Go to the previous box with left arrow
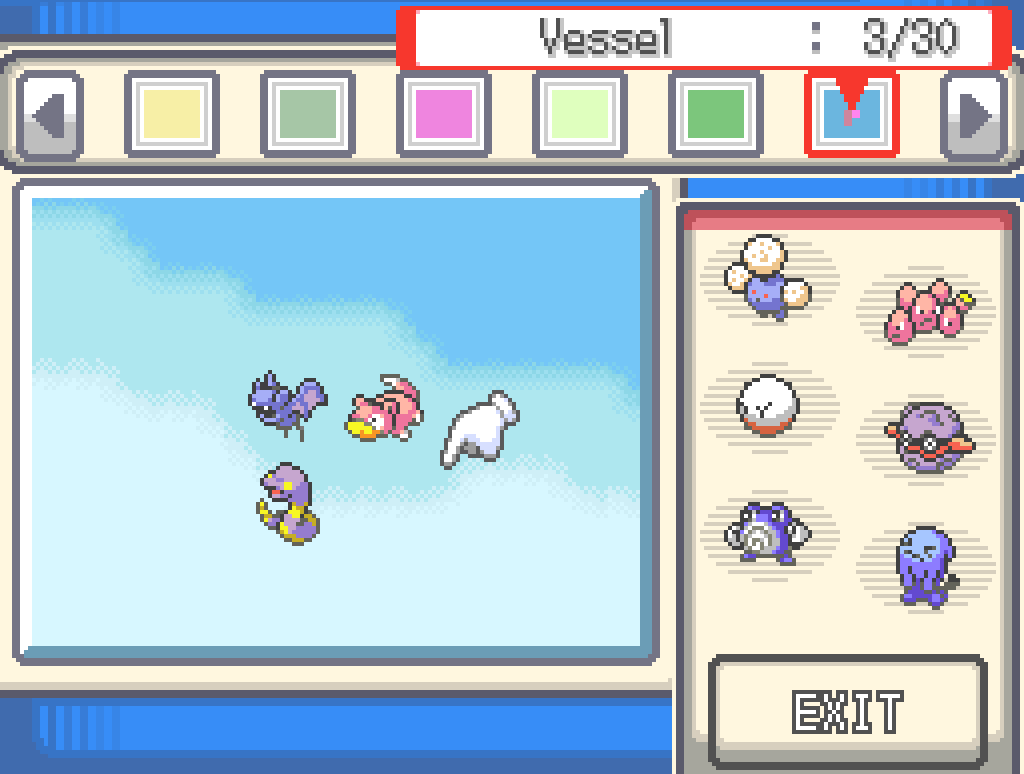 pyautogui.click(x=49, y=116)
